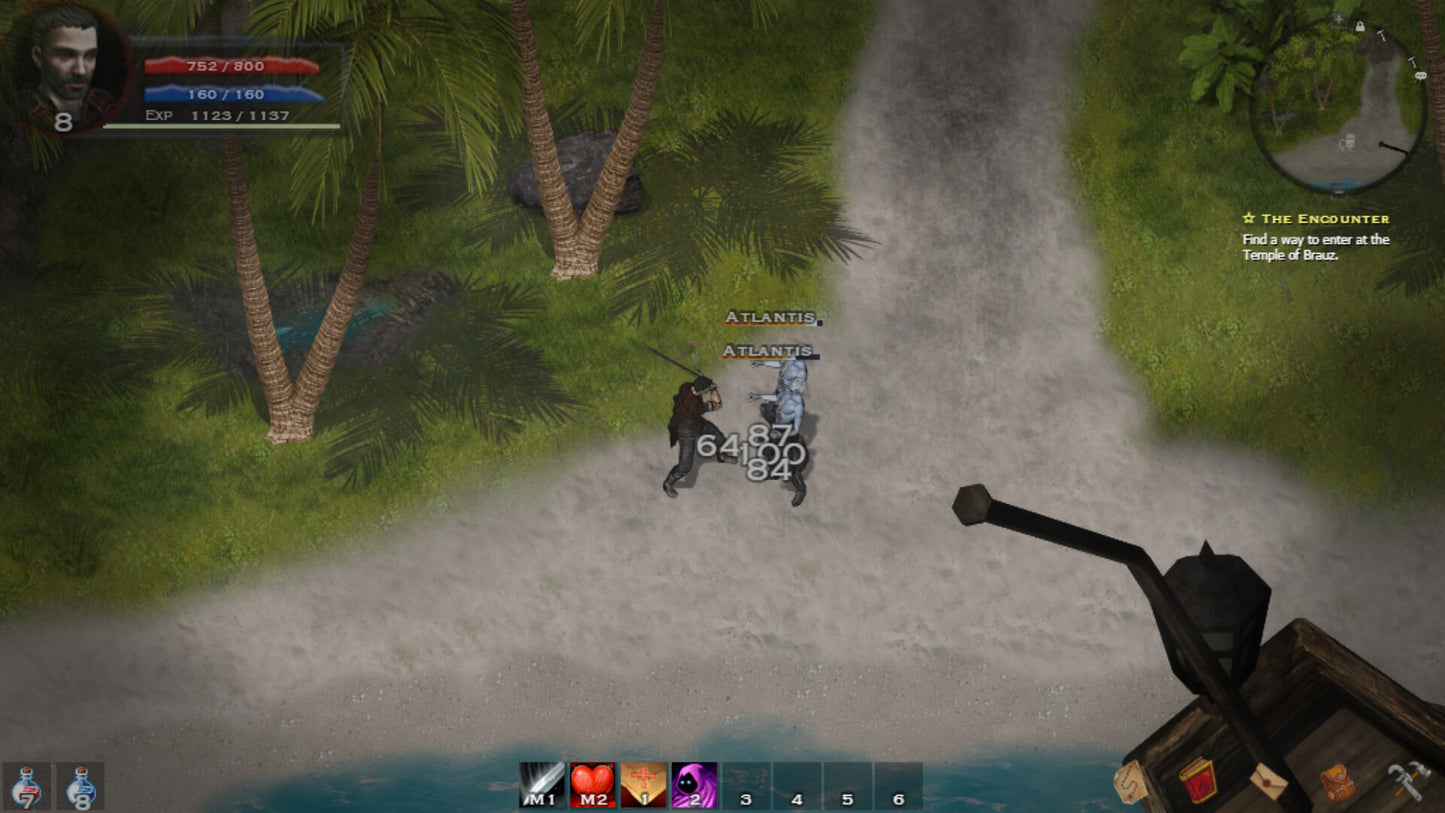Select The Encounter quest tracker

click(1315, 219)
